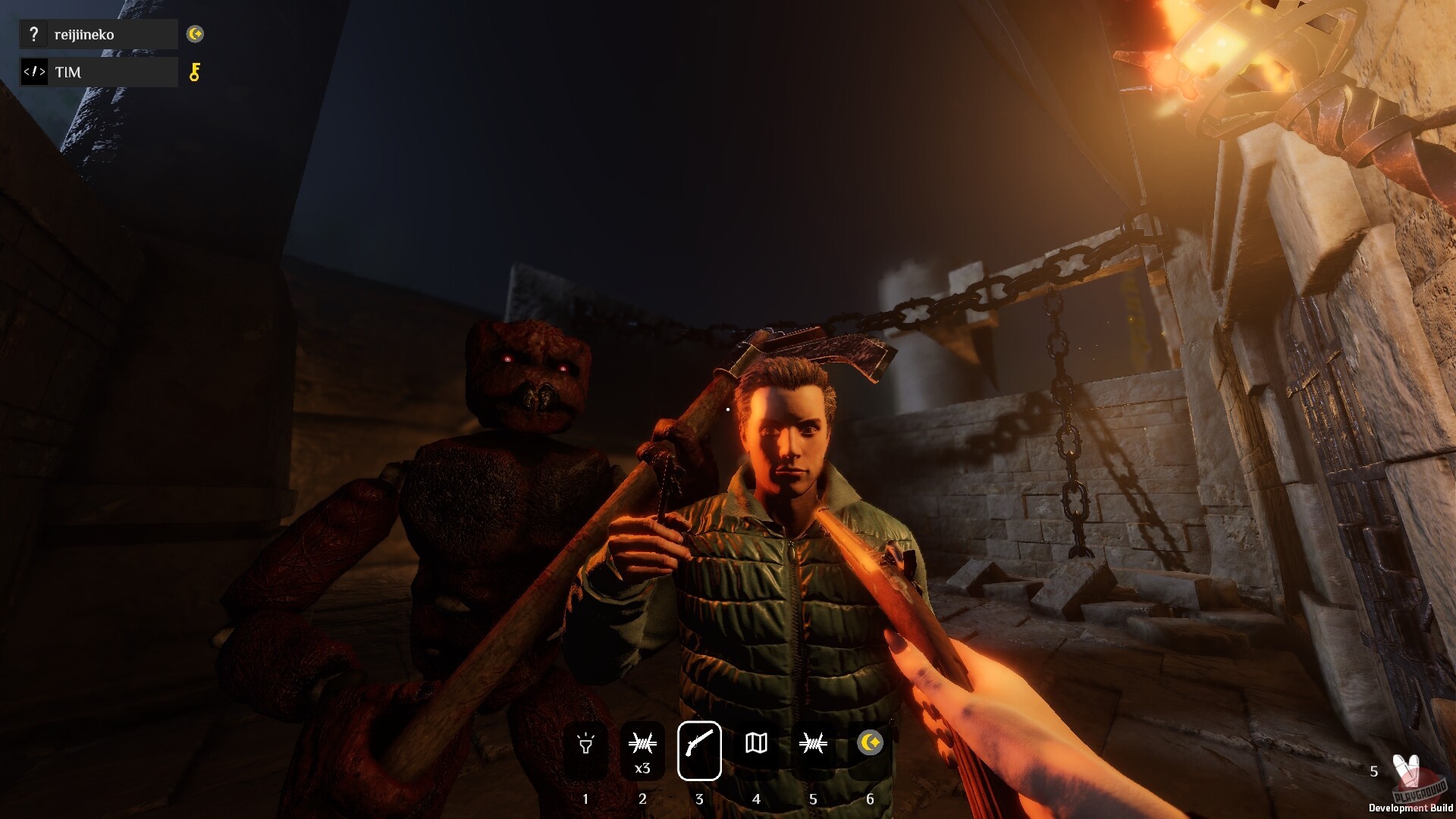Click the question mark icon beside reijiineko

(x=33, y=34)
